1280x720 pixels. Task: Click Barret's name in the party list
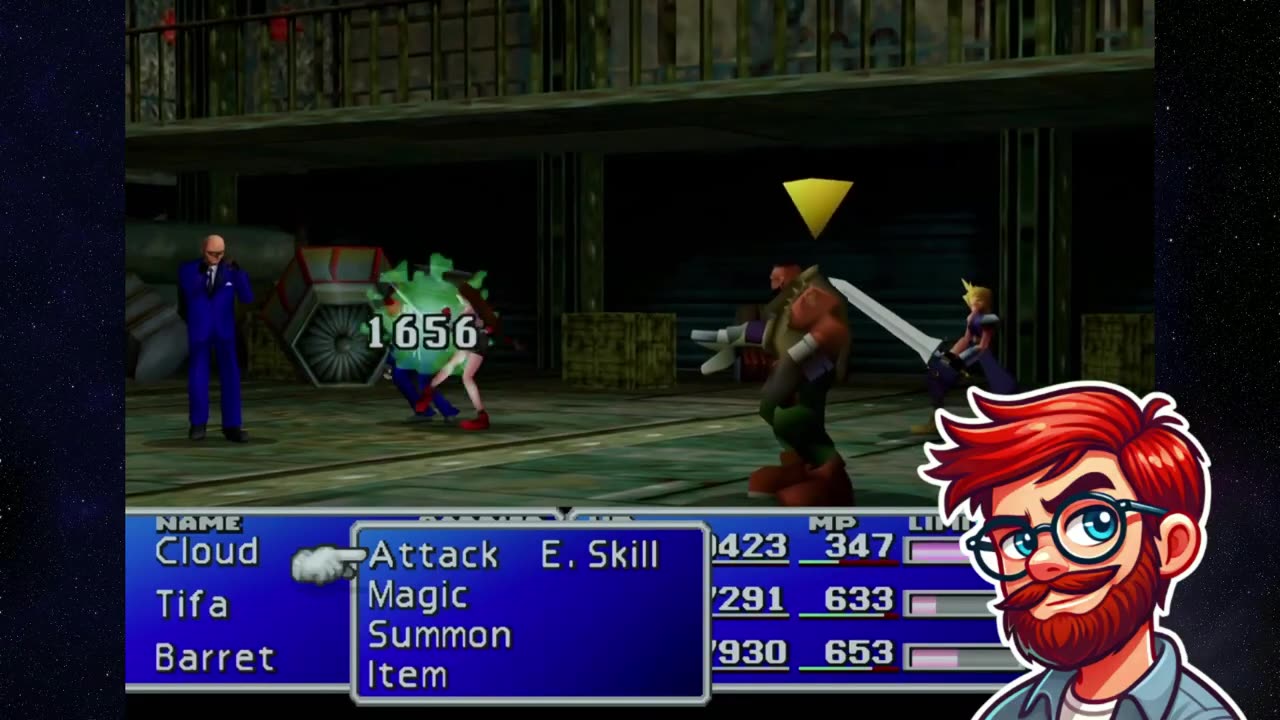pos(214,658)
